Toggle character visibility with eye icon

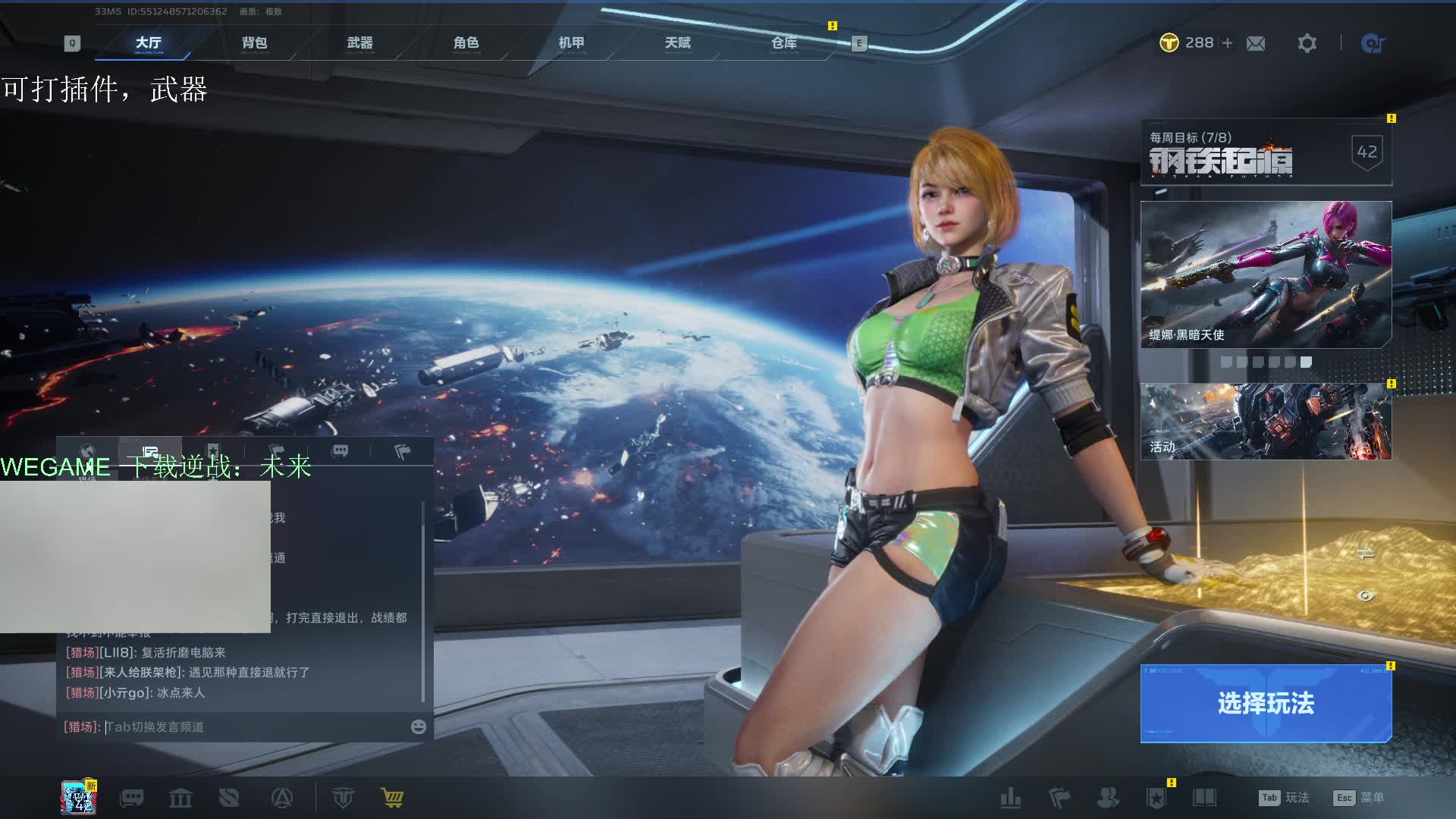tap(1366, 596)
